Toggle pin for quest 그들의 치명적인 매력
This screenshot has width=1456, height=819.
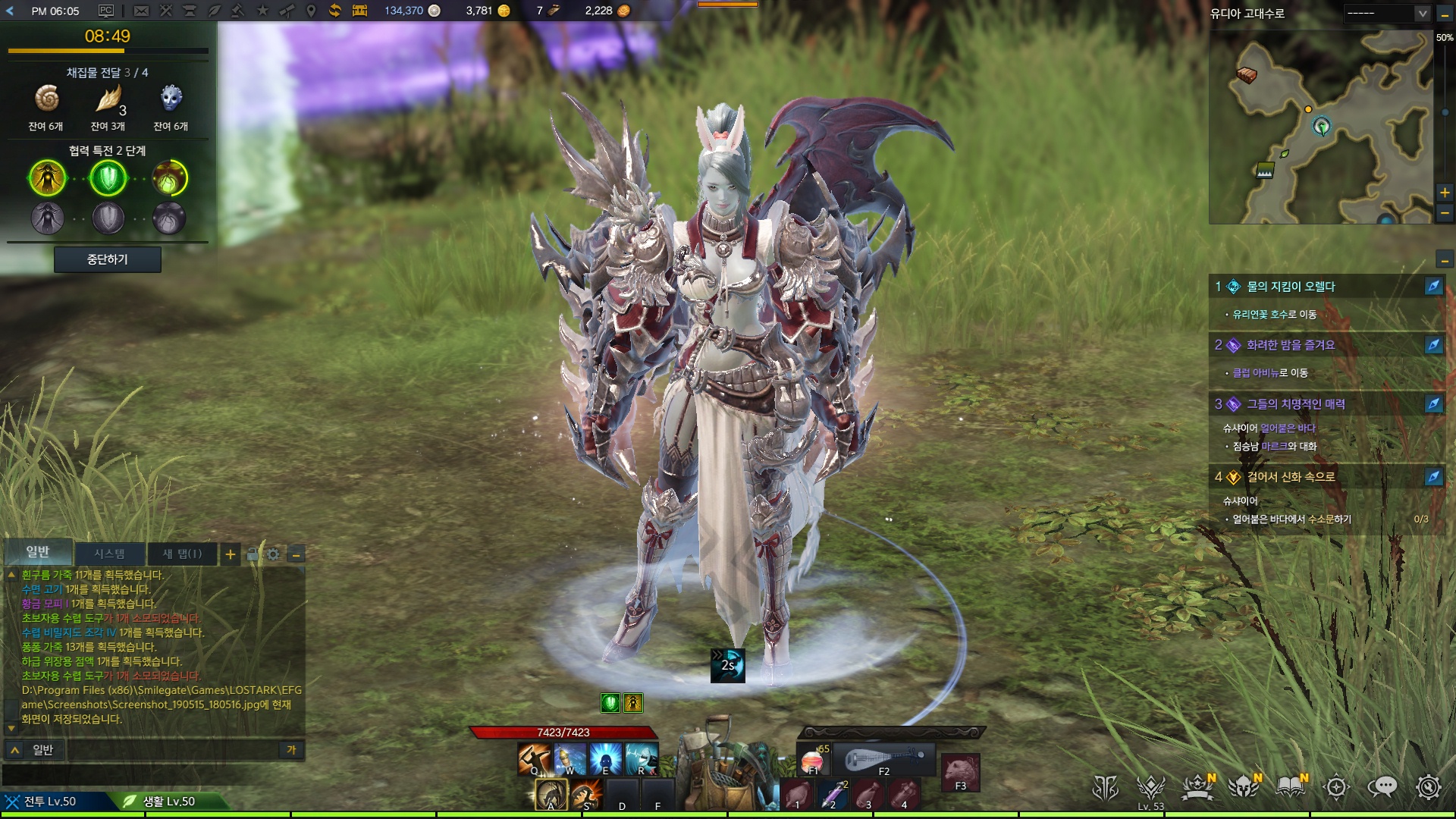(1433, 404)
